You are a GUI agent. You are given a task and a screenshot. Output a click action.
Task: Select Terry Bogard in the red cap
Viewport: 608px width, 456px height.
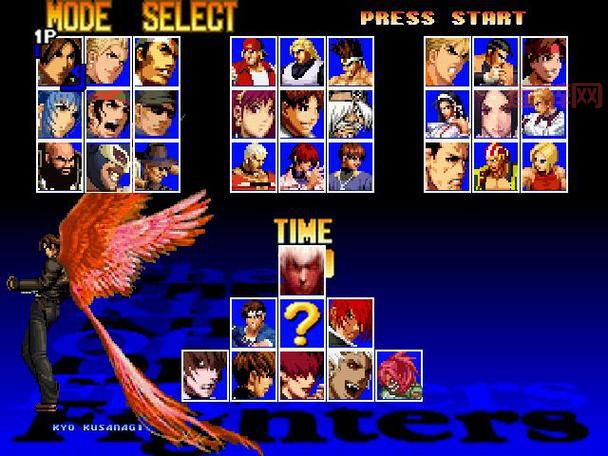point(254,62)
